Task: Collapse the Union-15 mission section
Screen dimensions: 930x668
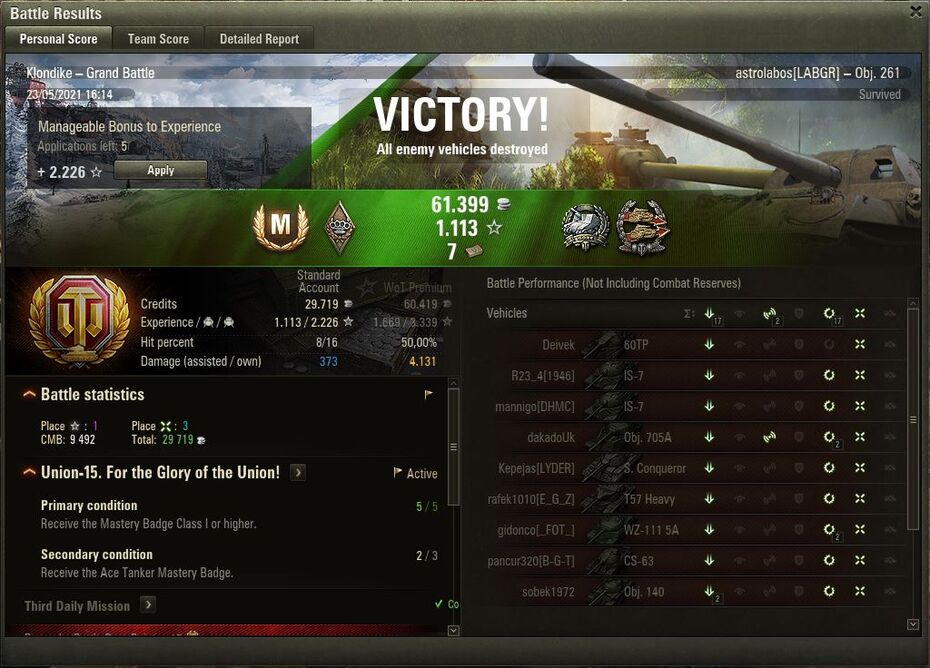Action: pos(30,472)
